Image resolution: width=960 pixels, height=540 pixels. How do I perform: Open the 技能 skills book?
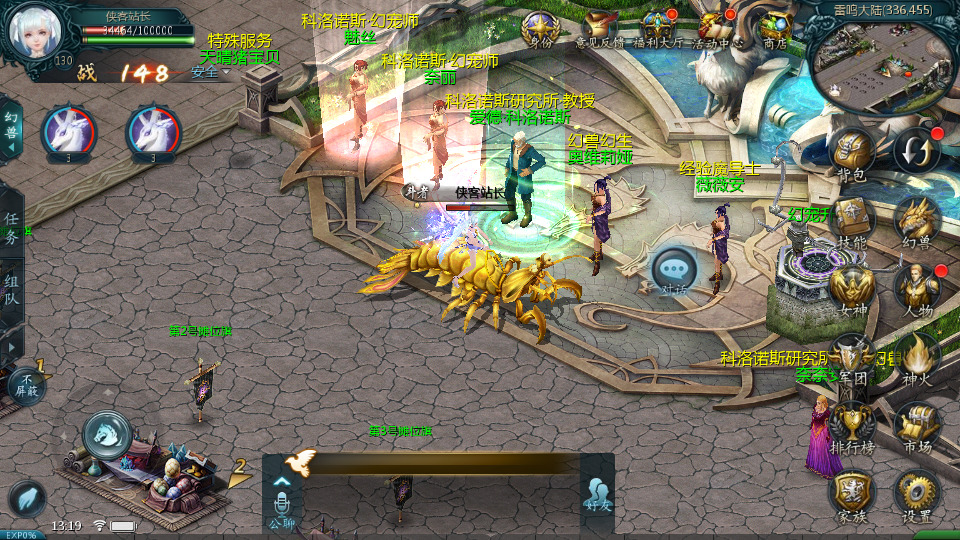(x=851, y=220)
